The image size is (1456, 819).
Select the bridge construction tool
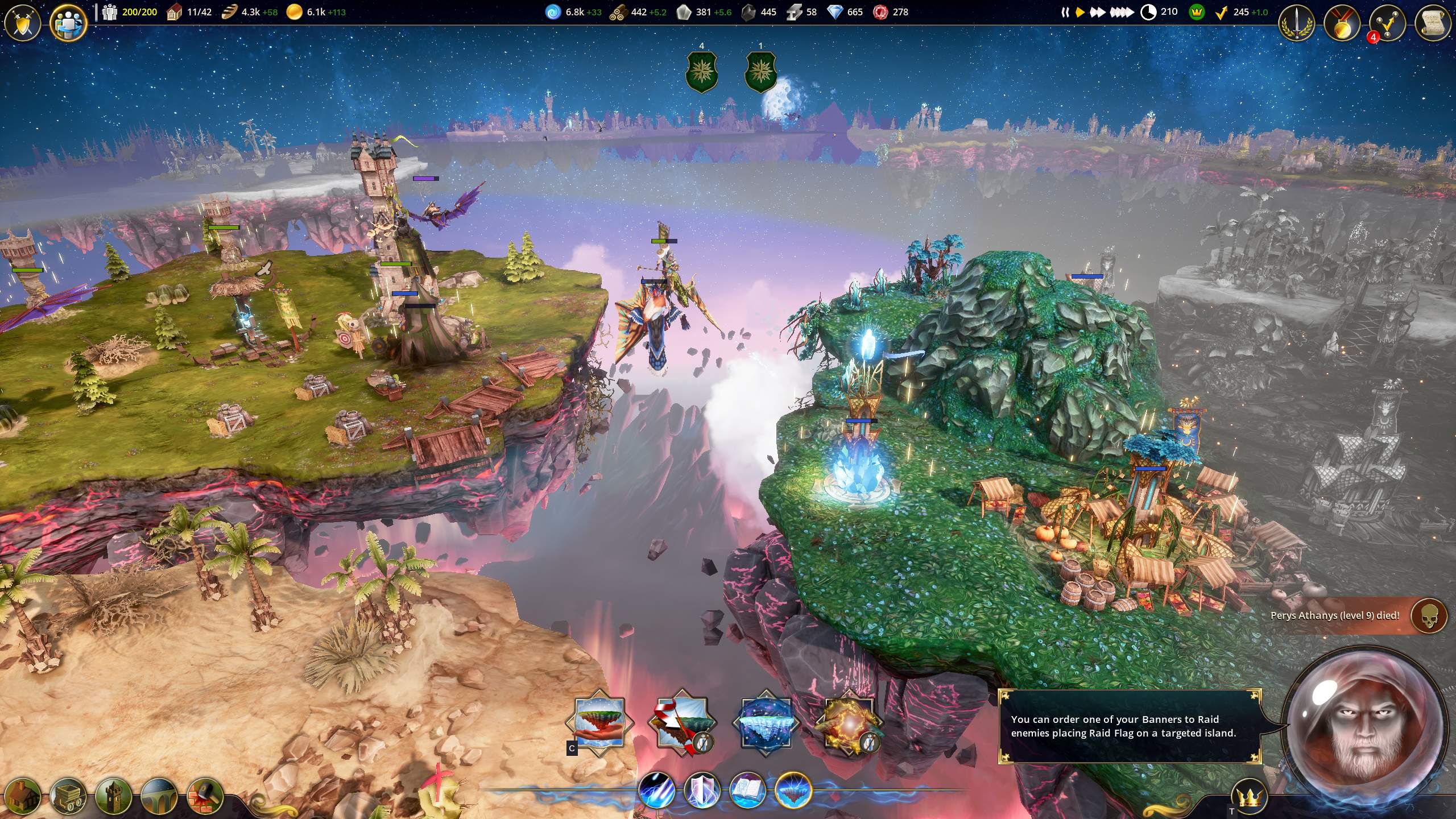pos(159,795)
